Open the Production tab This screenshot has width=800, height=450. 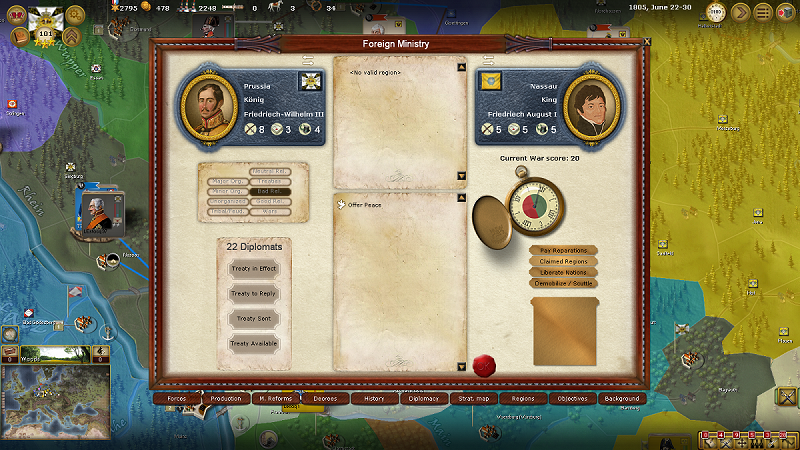tap(226, 398)
